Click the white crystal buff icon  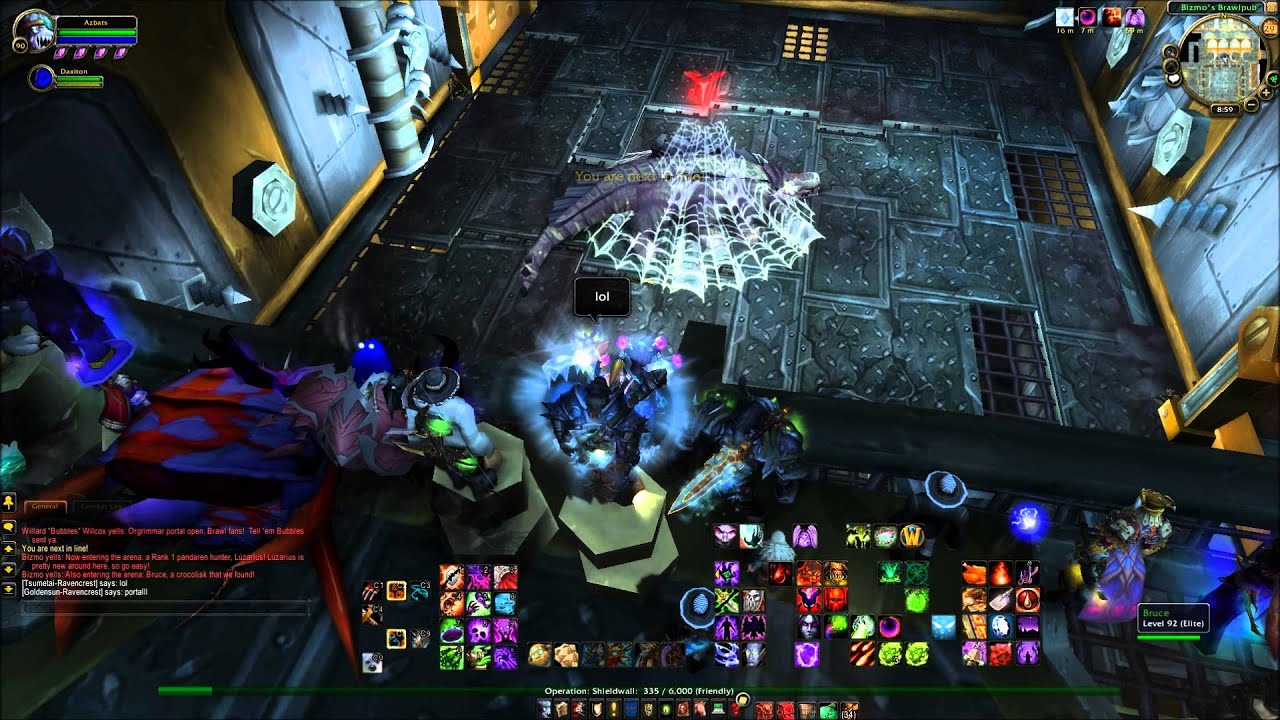click(1065, 17)
